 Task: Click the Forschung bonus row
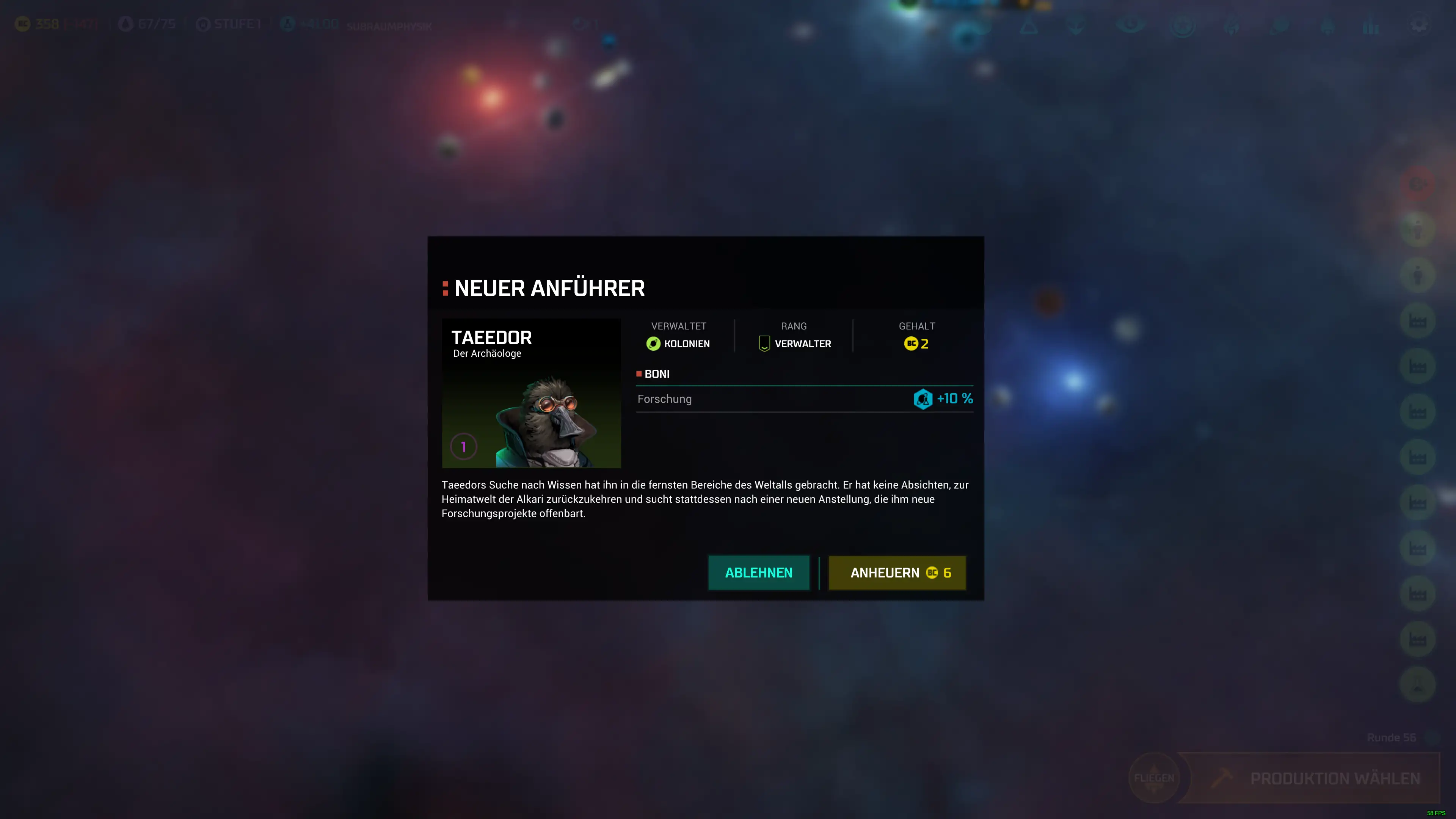click(x=804, y=399)
